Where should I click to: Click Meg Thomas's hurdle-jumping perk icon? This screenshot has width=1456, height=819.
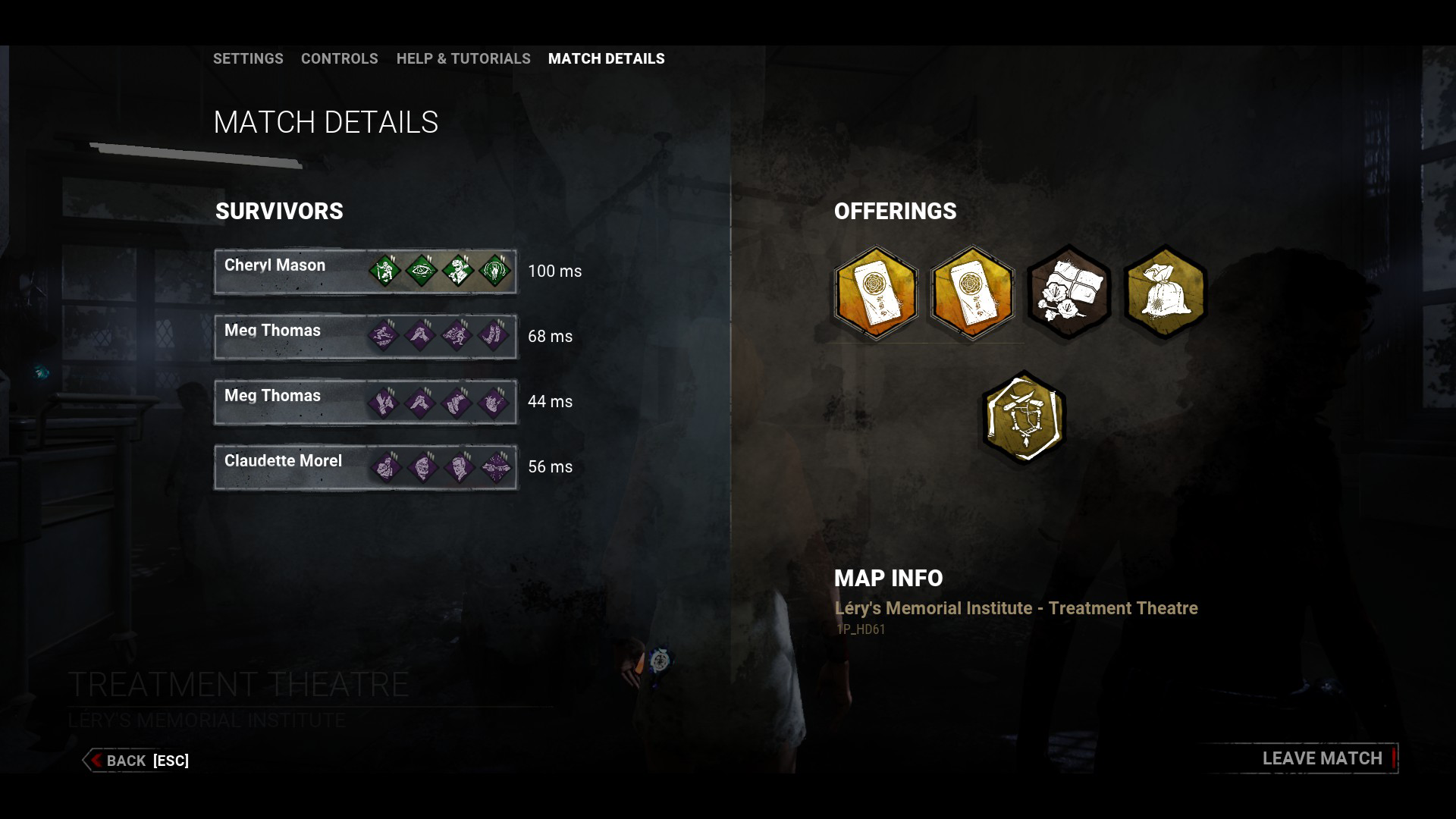[x=384, y=334]
